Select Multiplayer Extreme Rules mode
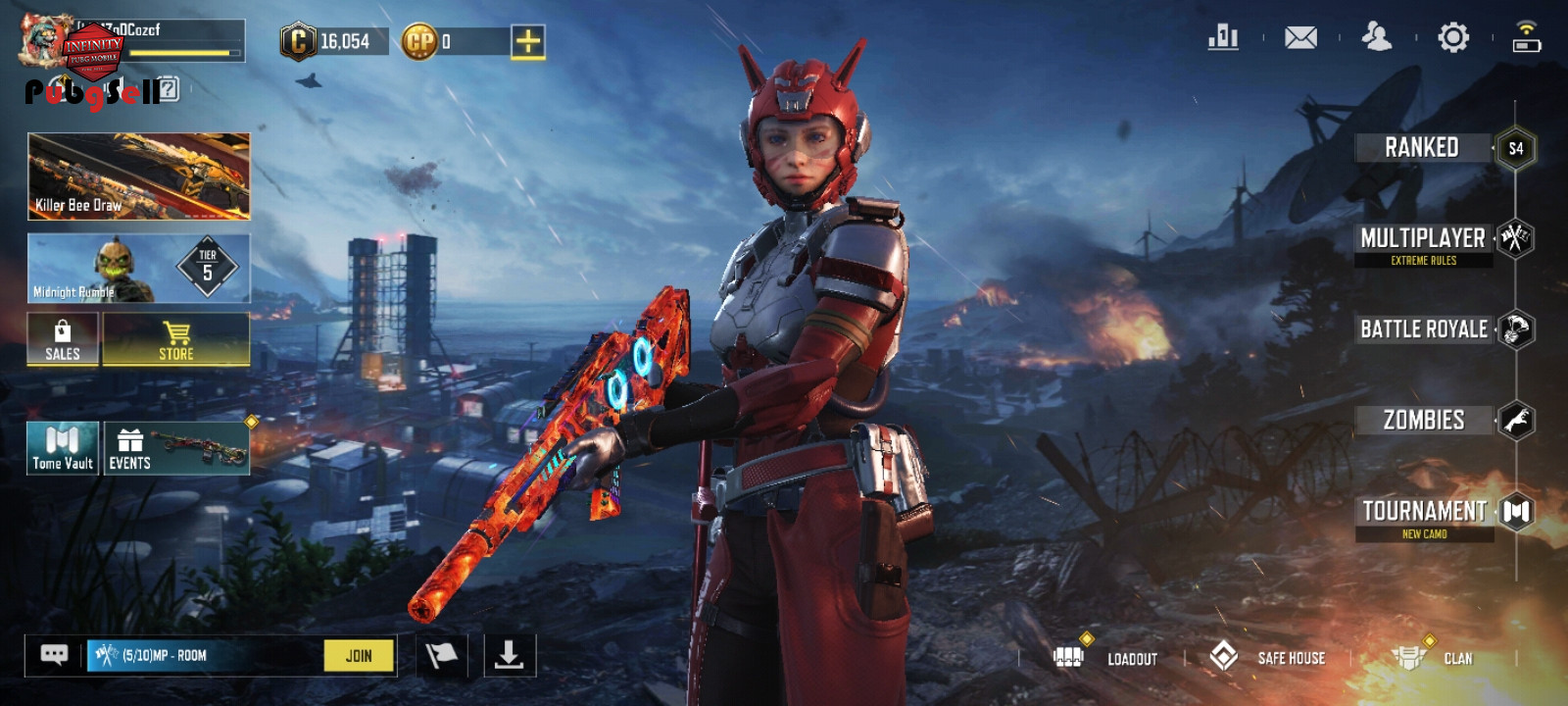The image size is (1568, 706). tap(1424, 243)
